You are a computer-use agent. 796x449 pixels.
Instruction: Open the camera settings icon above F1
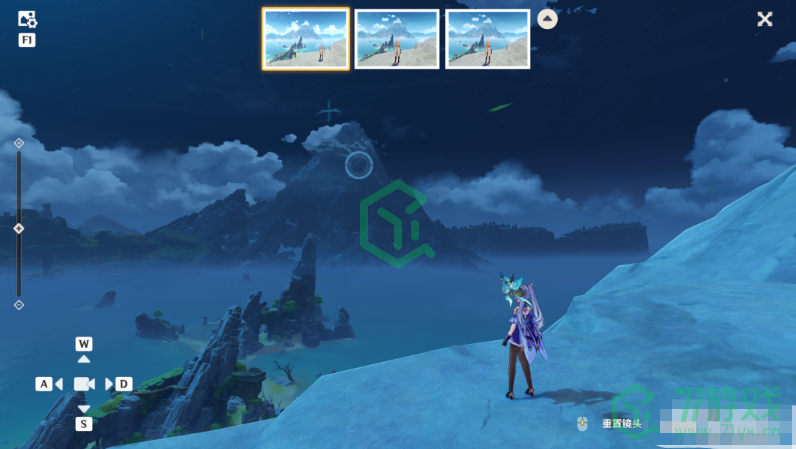tap(27, 19)
